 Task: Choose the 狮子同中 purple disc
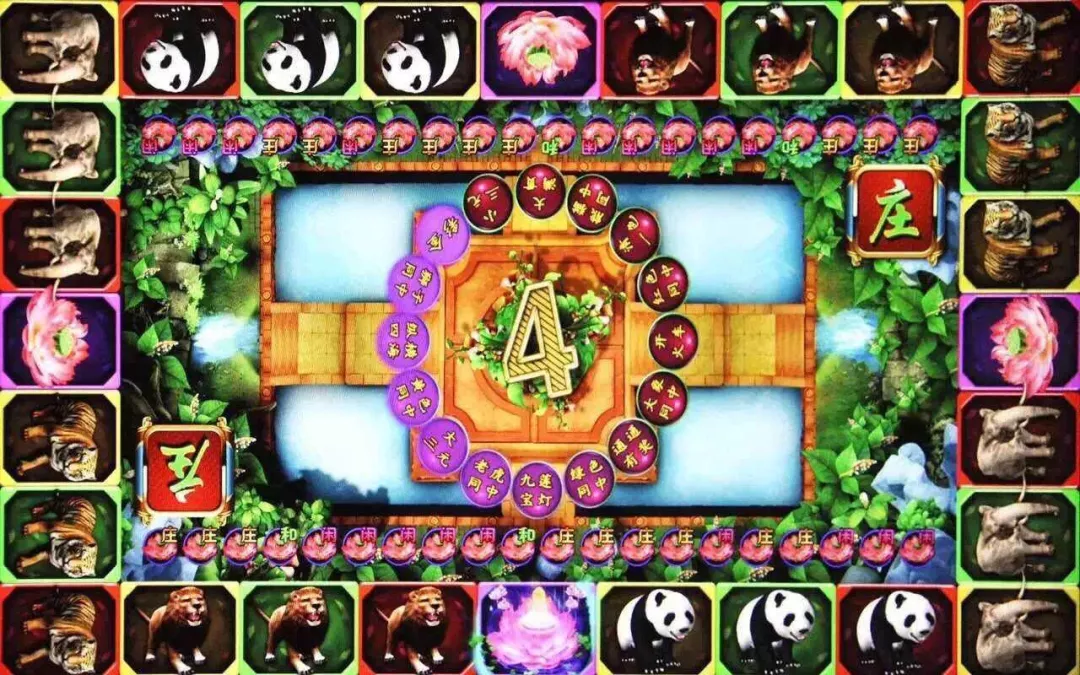tap(413, 284)
